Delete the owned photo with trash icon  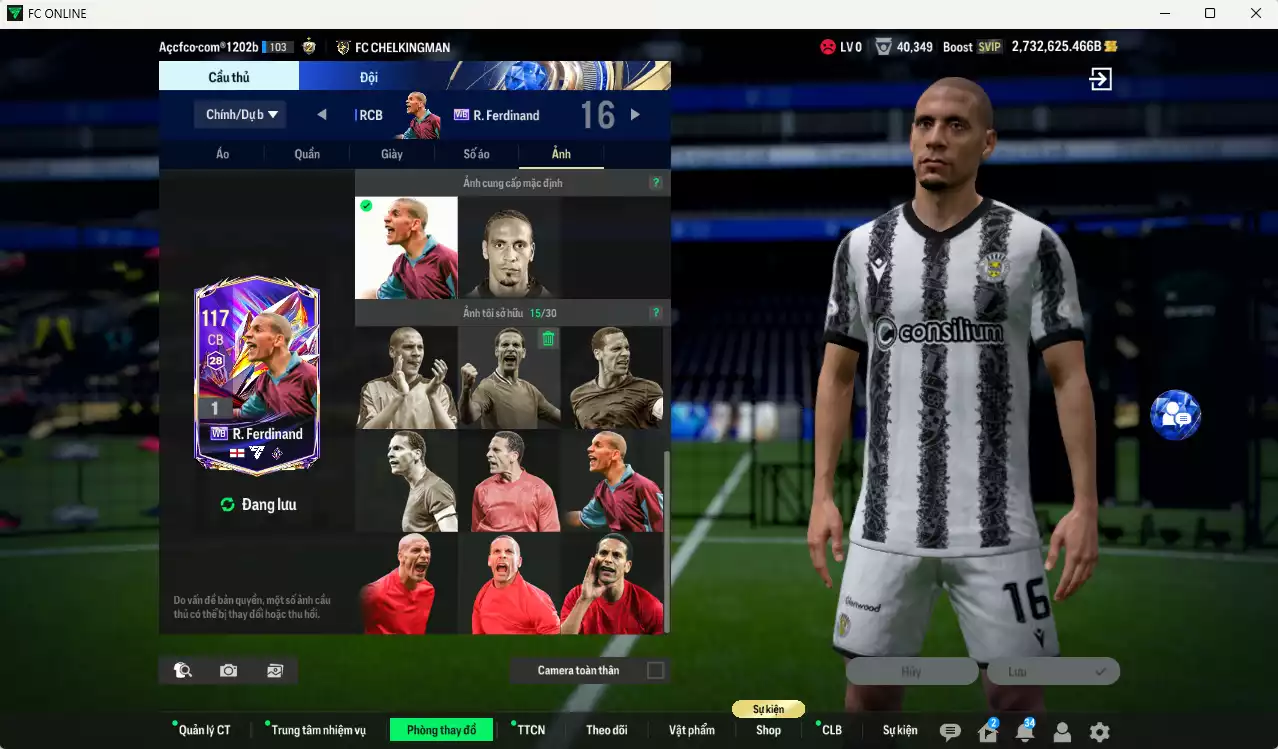tap(548, 340)
